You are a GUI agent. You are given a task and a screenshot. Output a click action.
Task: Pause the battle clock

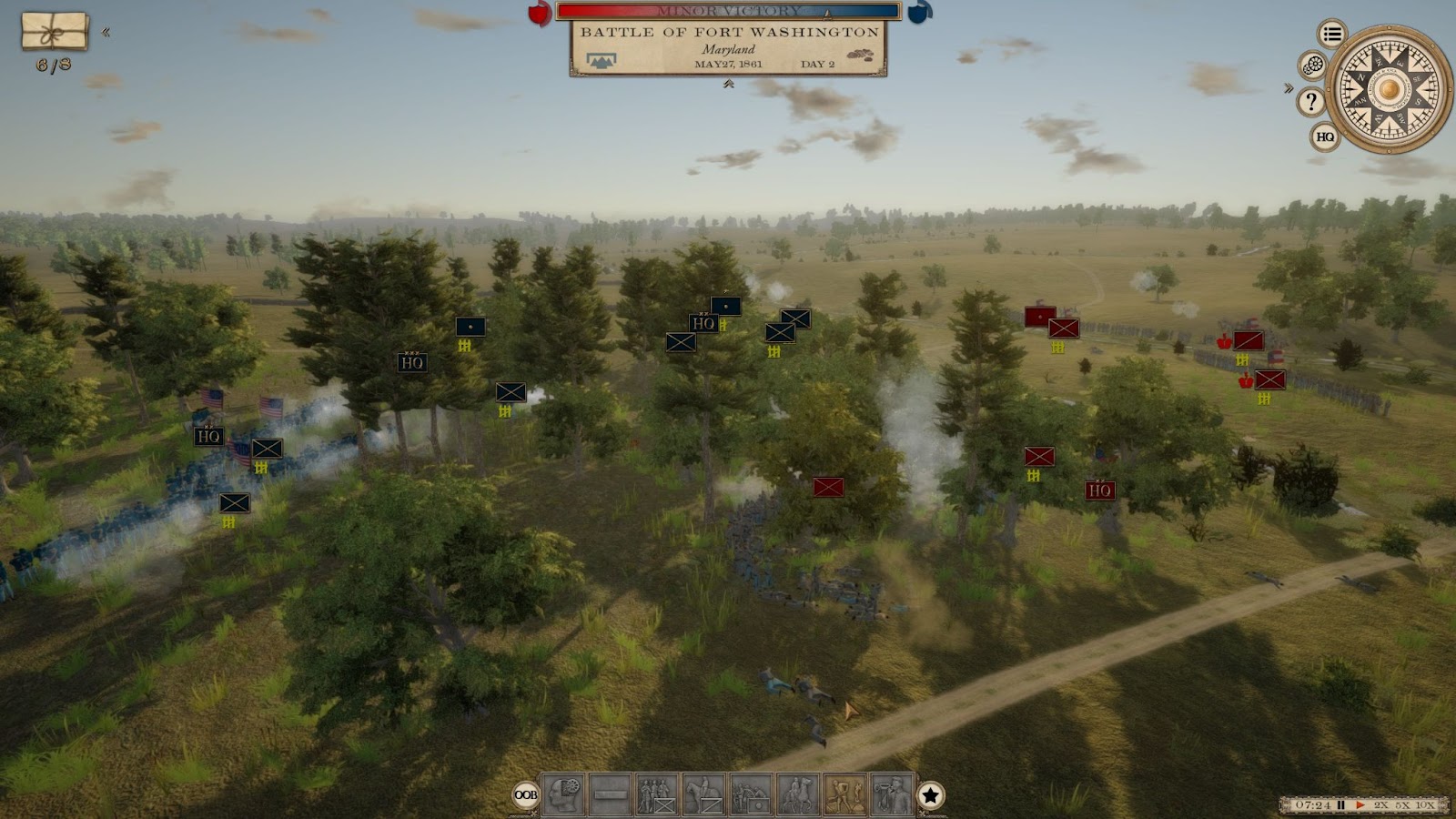pyautogui.click(x=1341, y=805)
